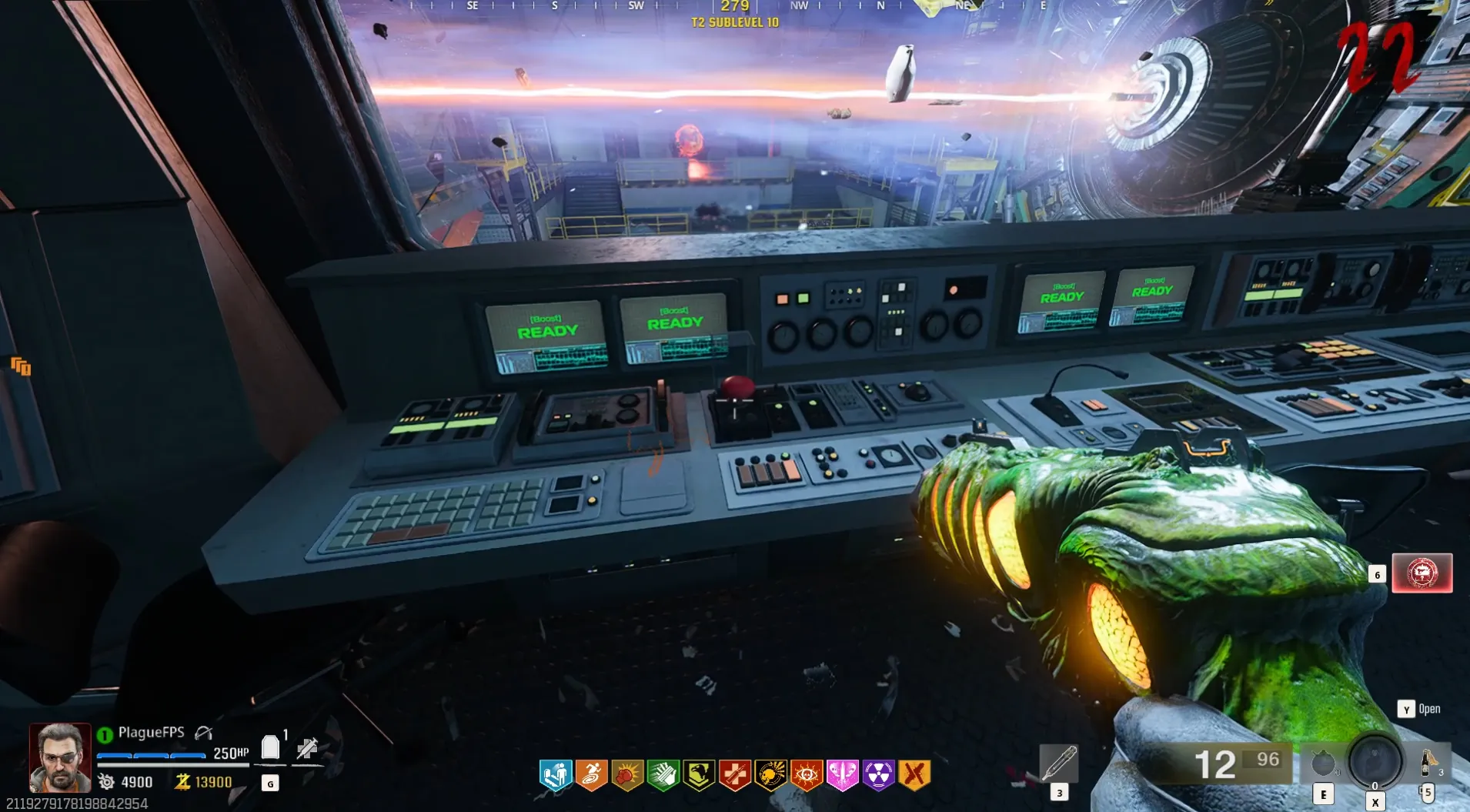Select the purple radiation PHD Flopper perk
1470x812 pixels.
click(x=878, y=774)
